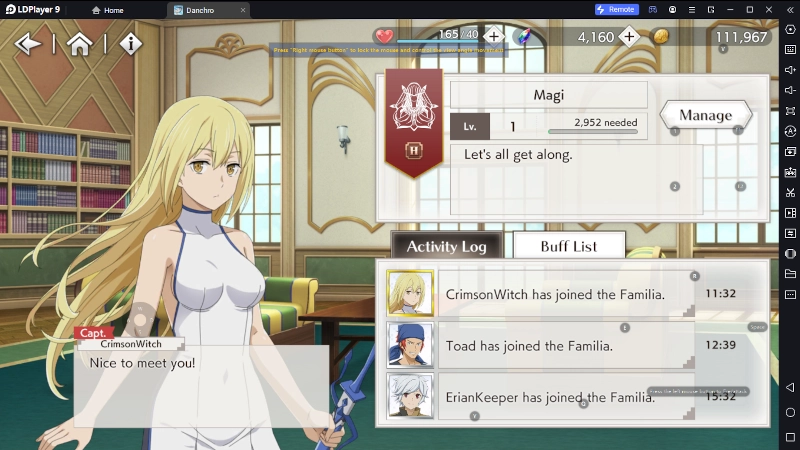Open the Manage familia button
The image size is (800, 450).
[x=705, y=115]
